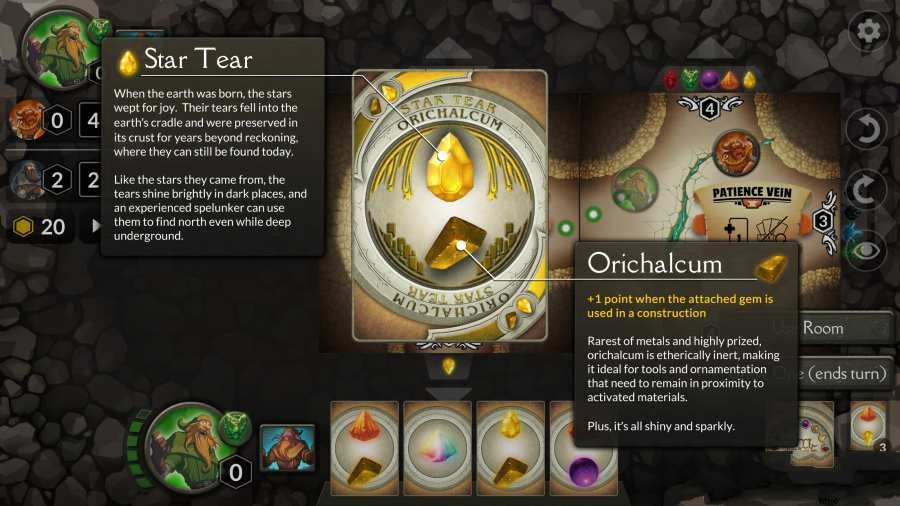Open the gear settings menu
This screenshot has width=900, height=506.
(868, 31)
